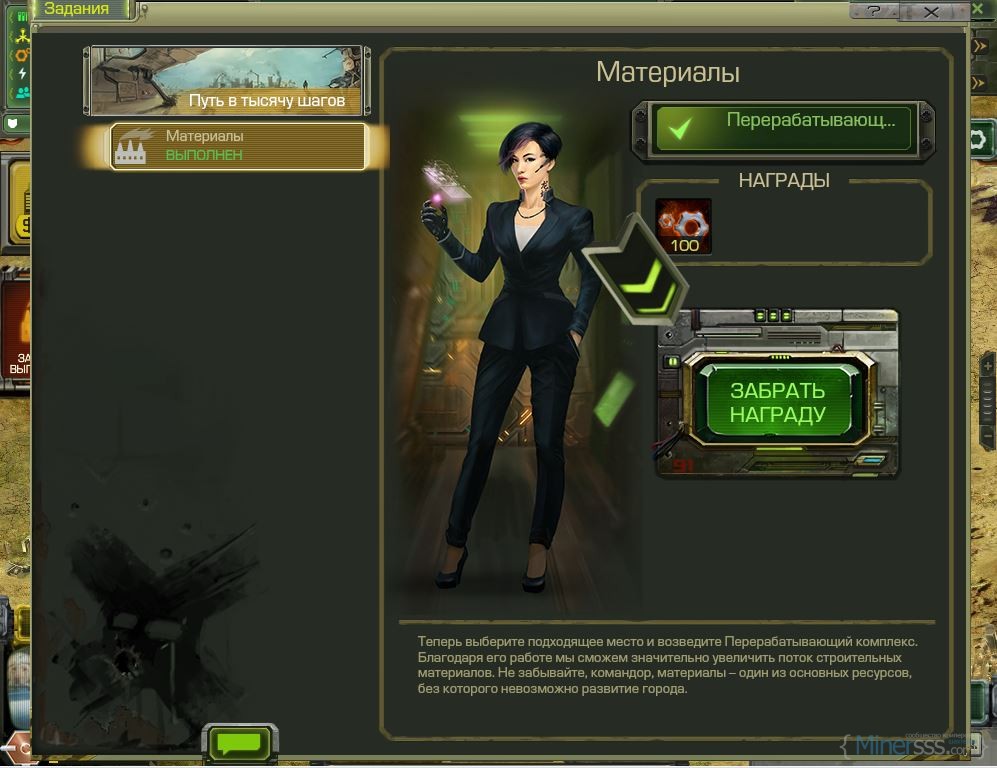Open the green chat bubble button
The height and width of the screenshot is (768, 997).
click(239, 744)
